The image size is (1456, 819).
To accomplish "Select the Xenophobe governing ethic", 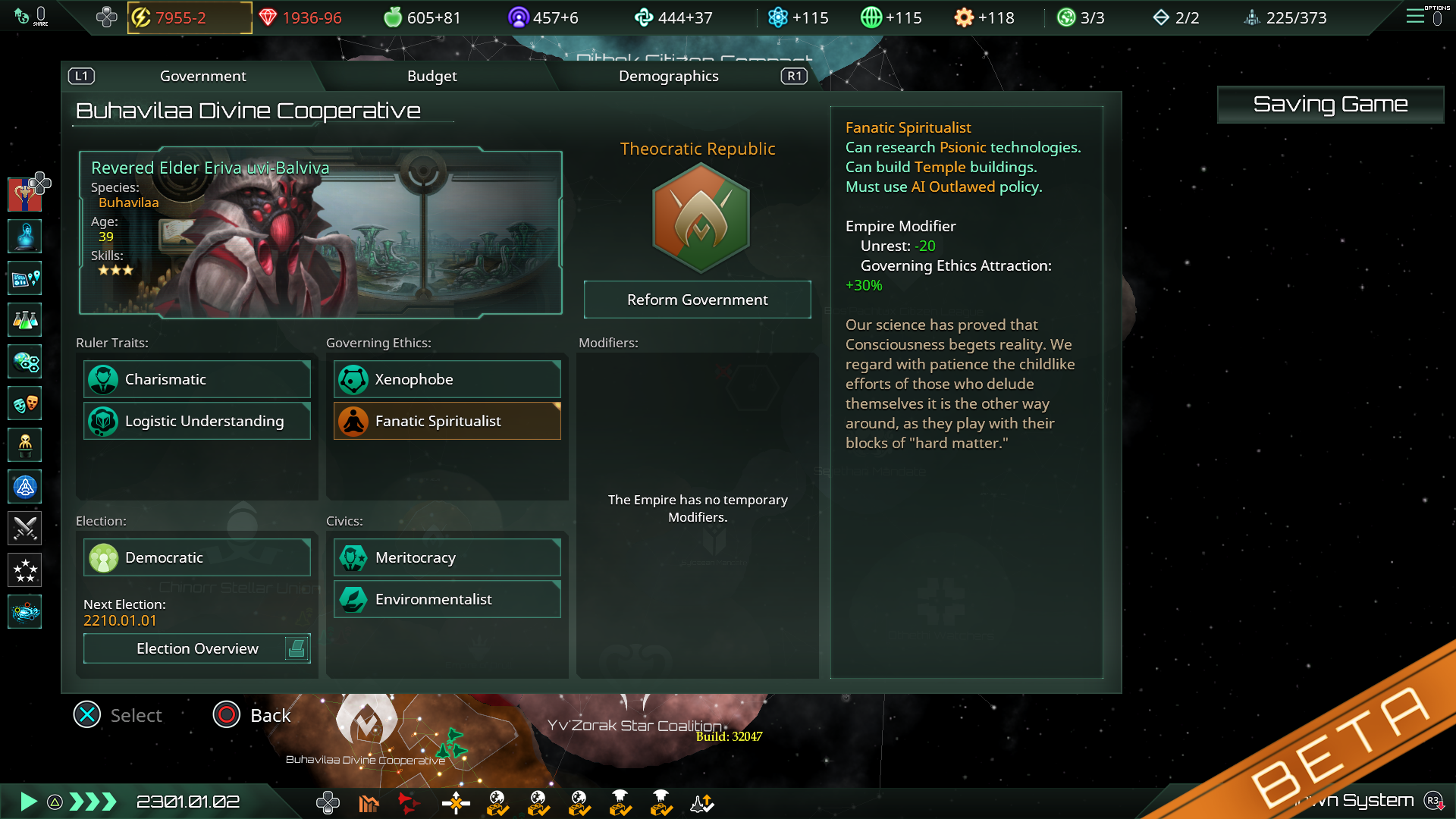I will click(x=447, y=379).
